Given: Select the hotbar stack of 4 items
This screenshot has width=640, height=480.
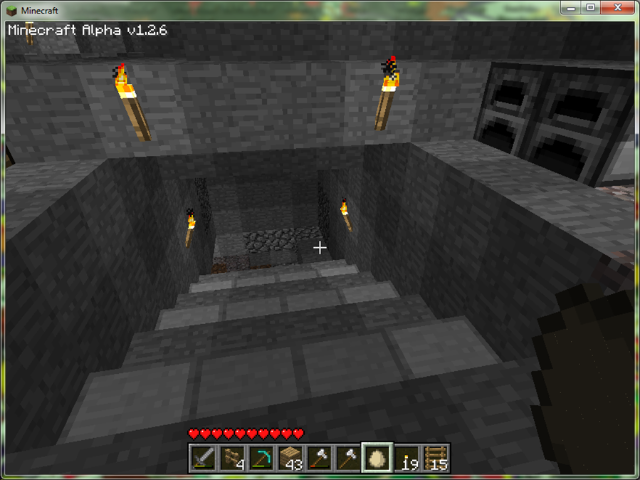Looking at the screenshot, I should [233, 458].
